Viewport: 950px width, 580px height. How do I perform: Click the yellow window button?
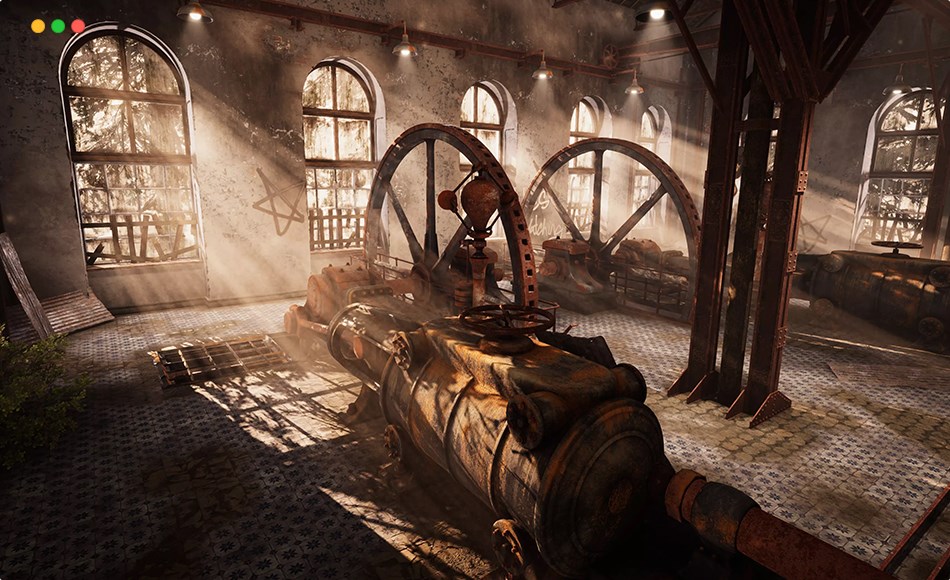[38, 26]
